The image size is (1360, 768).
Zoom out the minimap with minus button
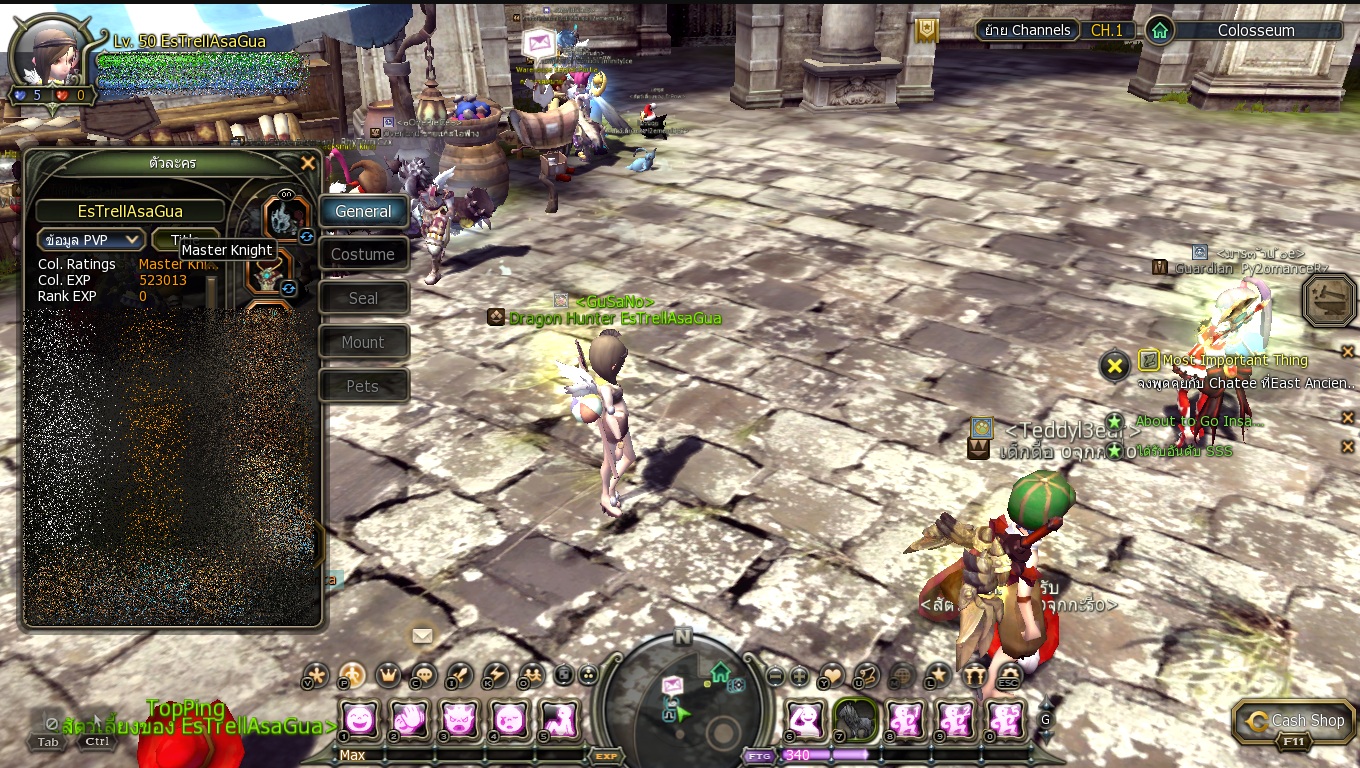tap(774, 675)
